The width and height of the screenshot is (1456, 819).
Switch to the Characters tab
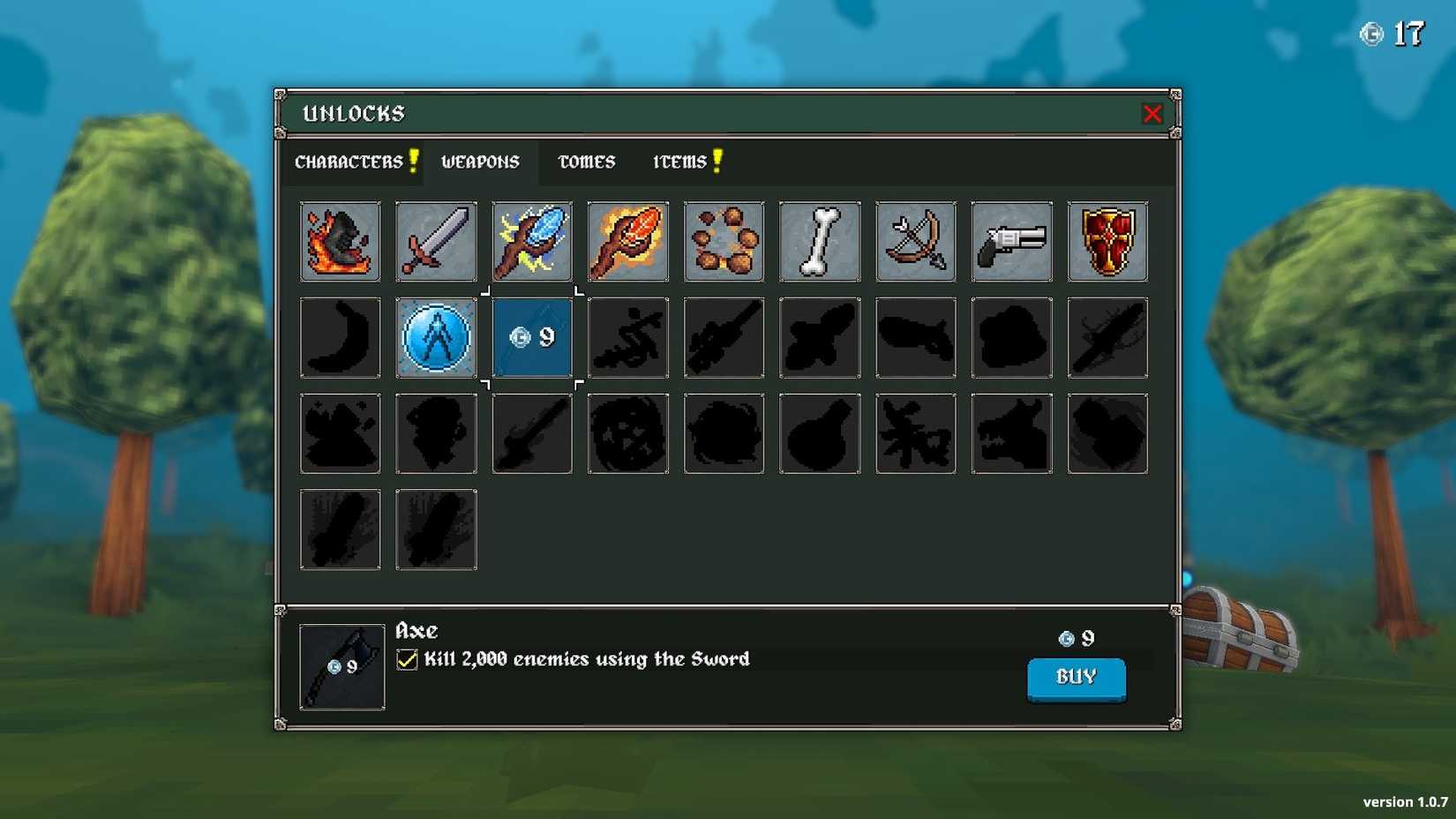coord(349,162)
